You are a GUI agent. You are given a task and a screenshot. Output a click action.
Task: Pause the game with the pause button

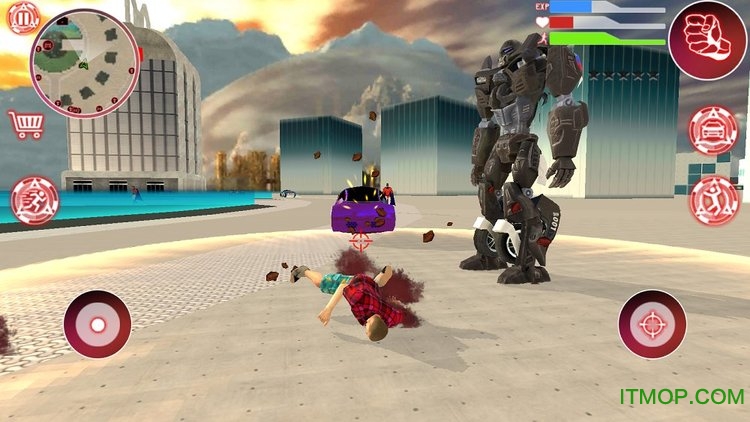point(23,18)
